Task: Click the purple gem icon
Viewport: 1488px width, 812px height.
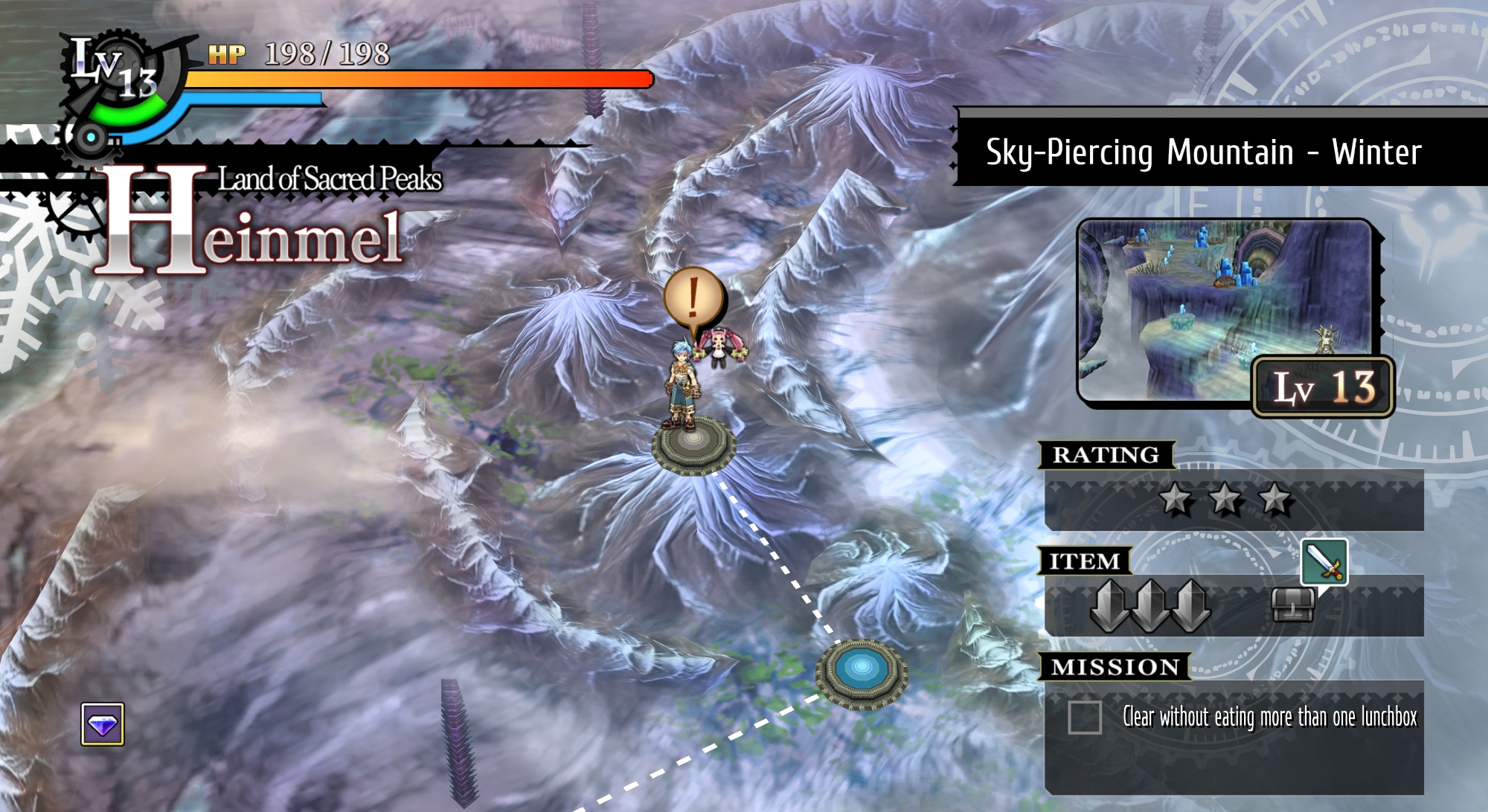Action: [103, 724]
